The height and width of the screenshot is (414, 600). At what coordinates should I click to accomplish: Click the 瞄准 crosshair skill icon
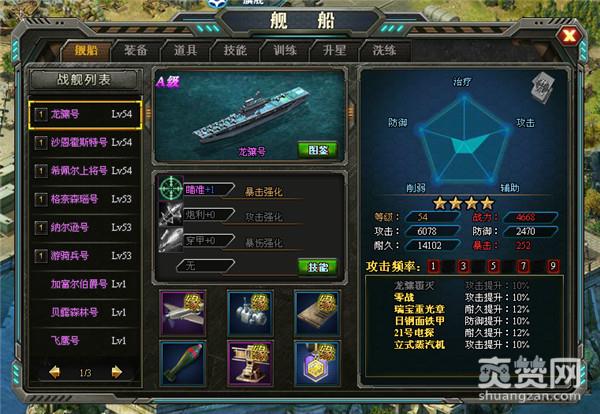click(x=170, y=188)
